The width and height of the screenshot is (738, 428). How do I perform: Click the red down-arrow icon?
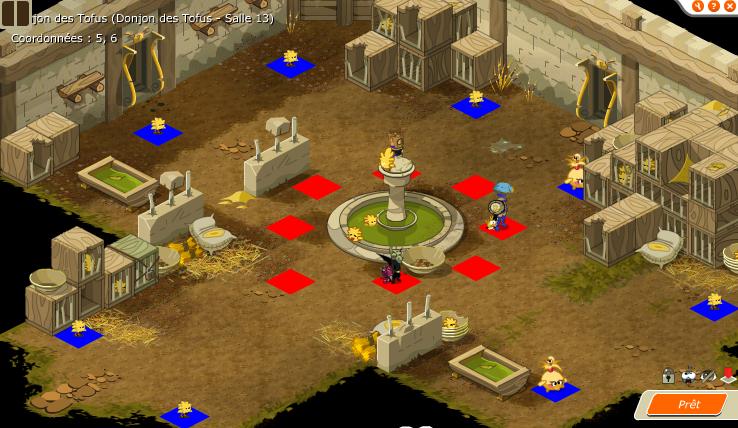click(x=728, y=376)
